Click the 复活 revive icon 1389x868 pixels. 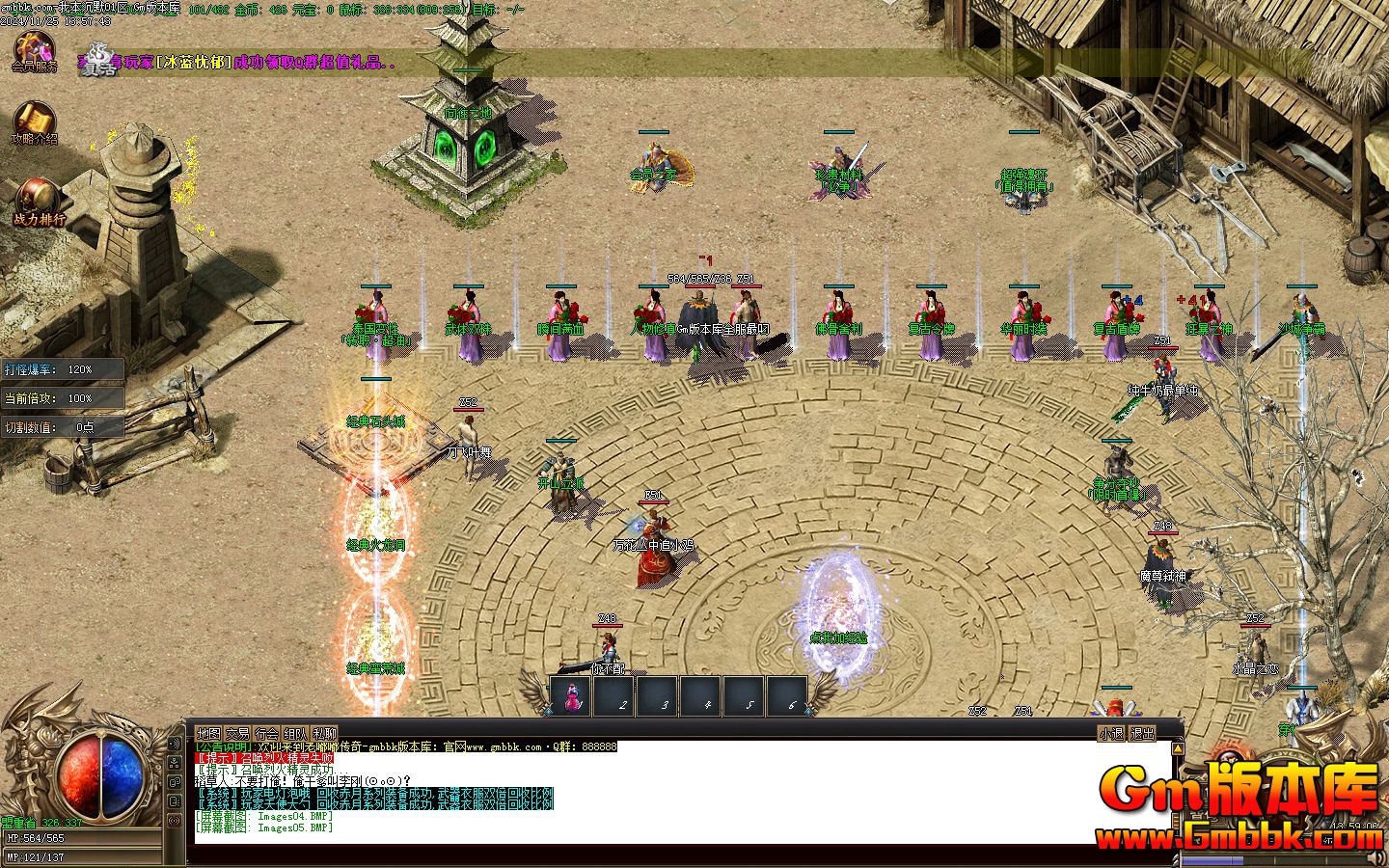tap(97, 60)
